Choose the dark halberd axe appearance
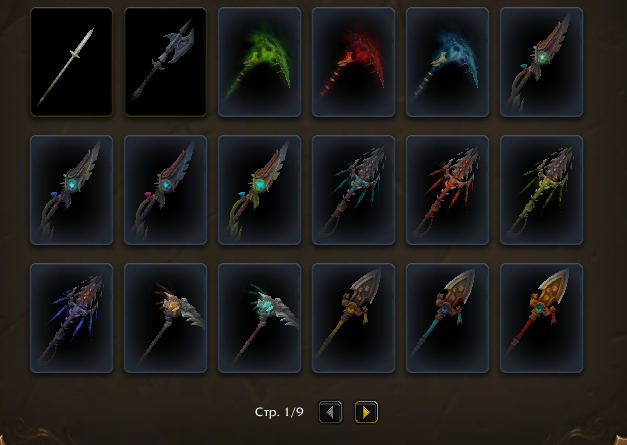Image resolution: width=627 pixels, height=445 pixels. 165,62
